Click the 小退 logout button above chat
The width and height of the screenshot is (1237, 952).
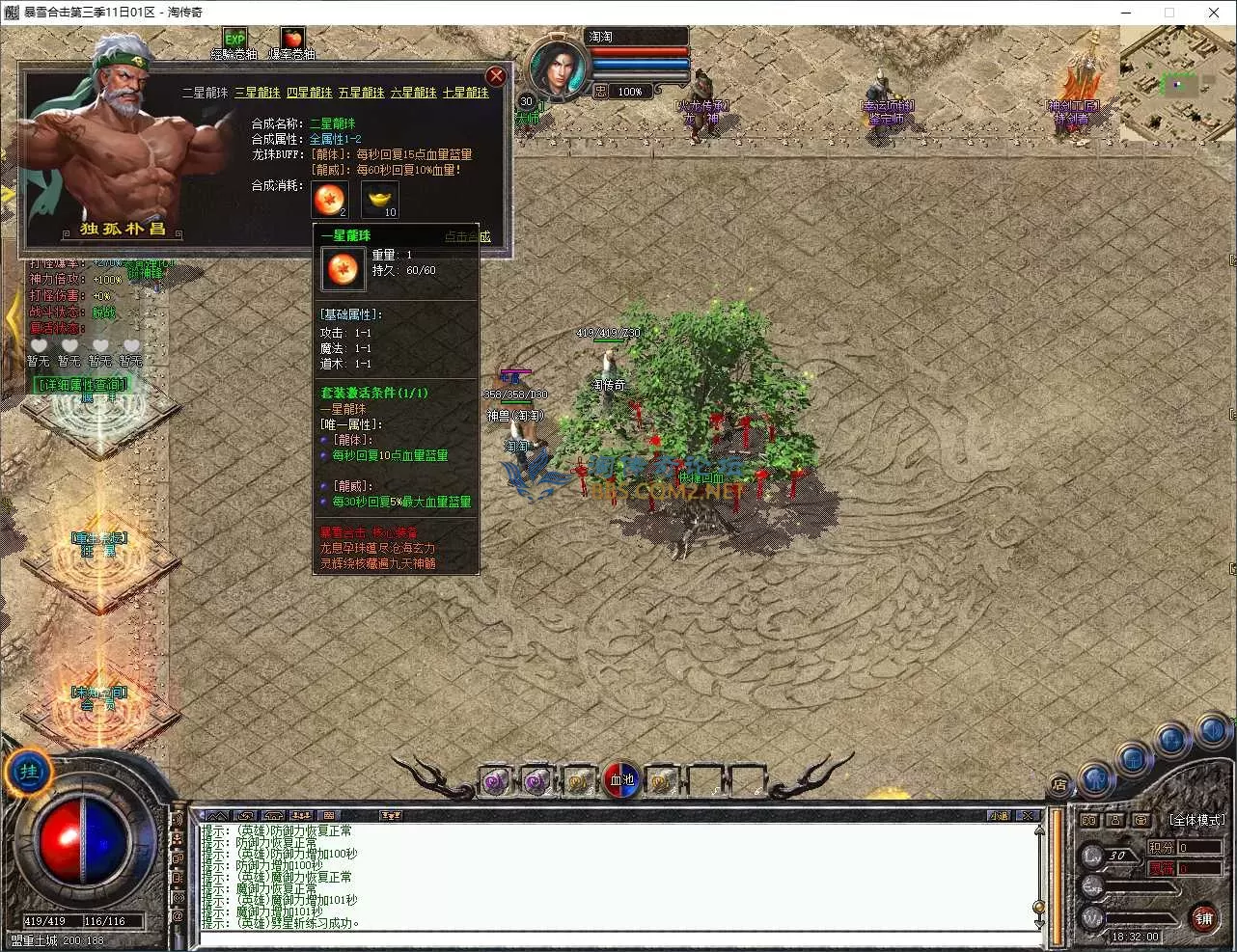(1000, 816)
